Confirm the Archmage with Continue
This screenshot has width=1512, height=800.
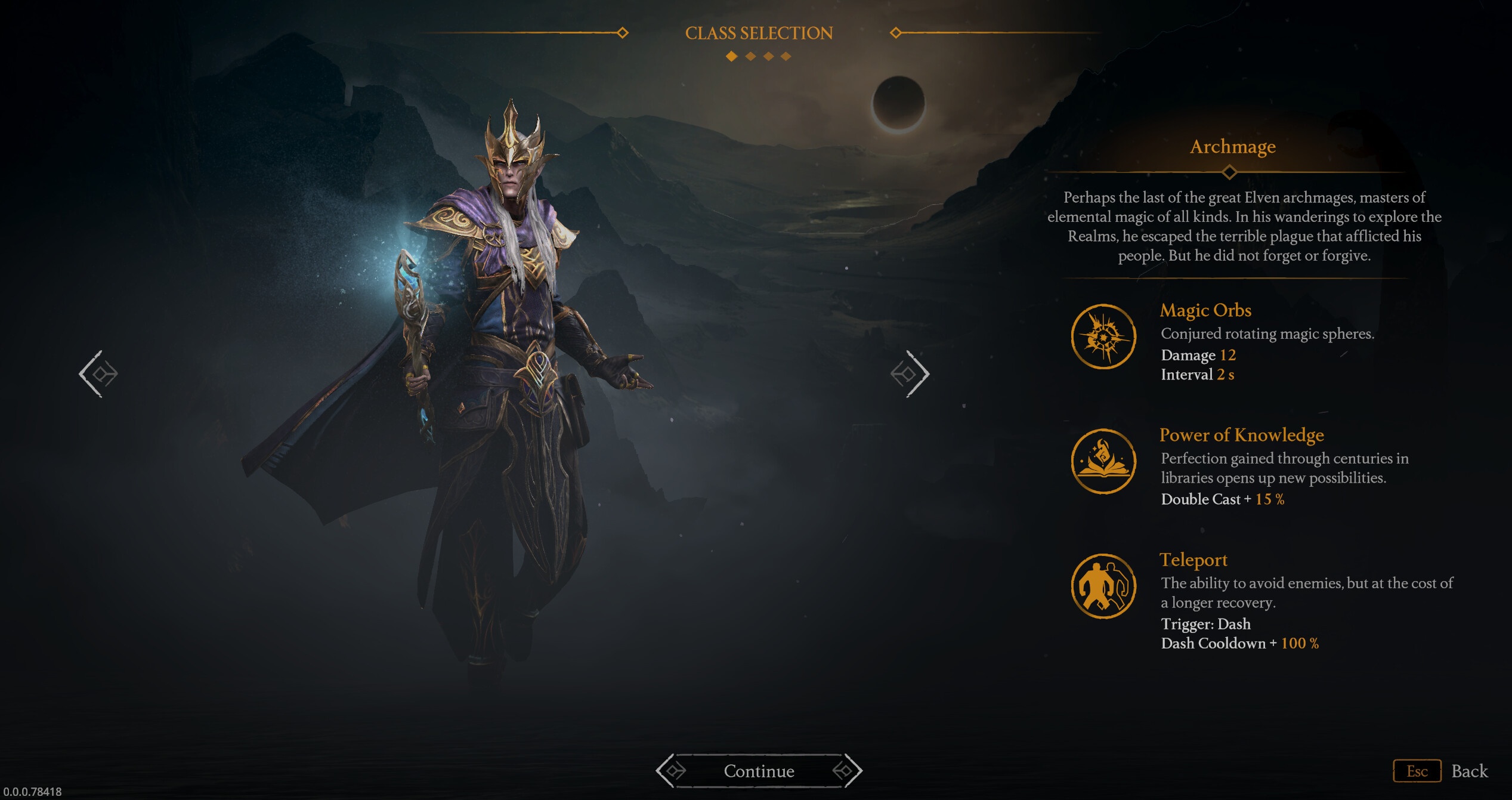click(759, 771)
